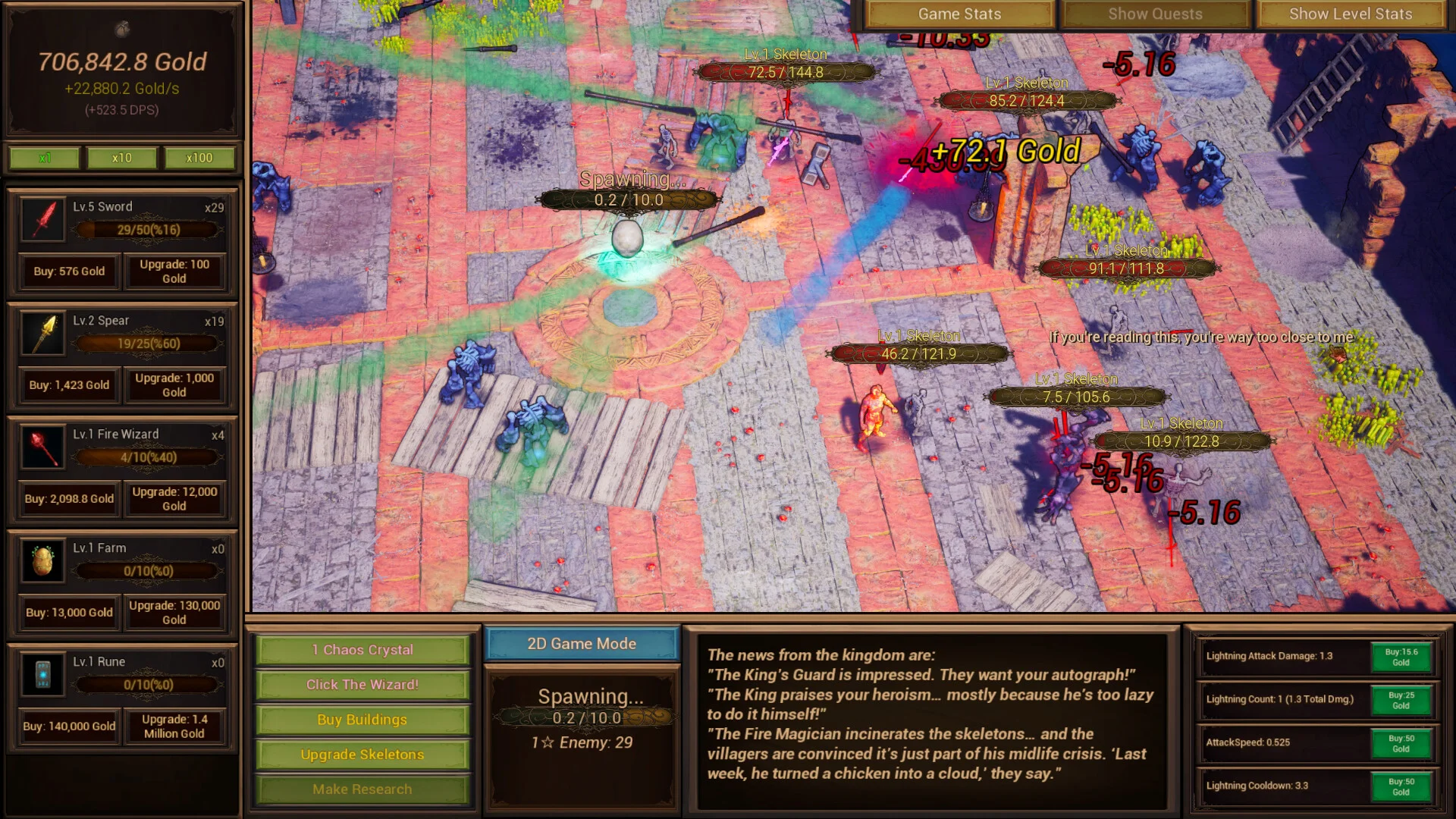The height and width of the screenshot is (819, 1456).
Task: Buy the Lightning Cooldown upgrade
Action: [x=1401, y=786]
